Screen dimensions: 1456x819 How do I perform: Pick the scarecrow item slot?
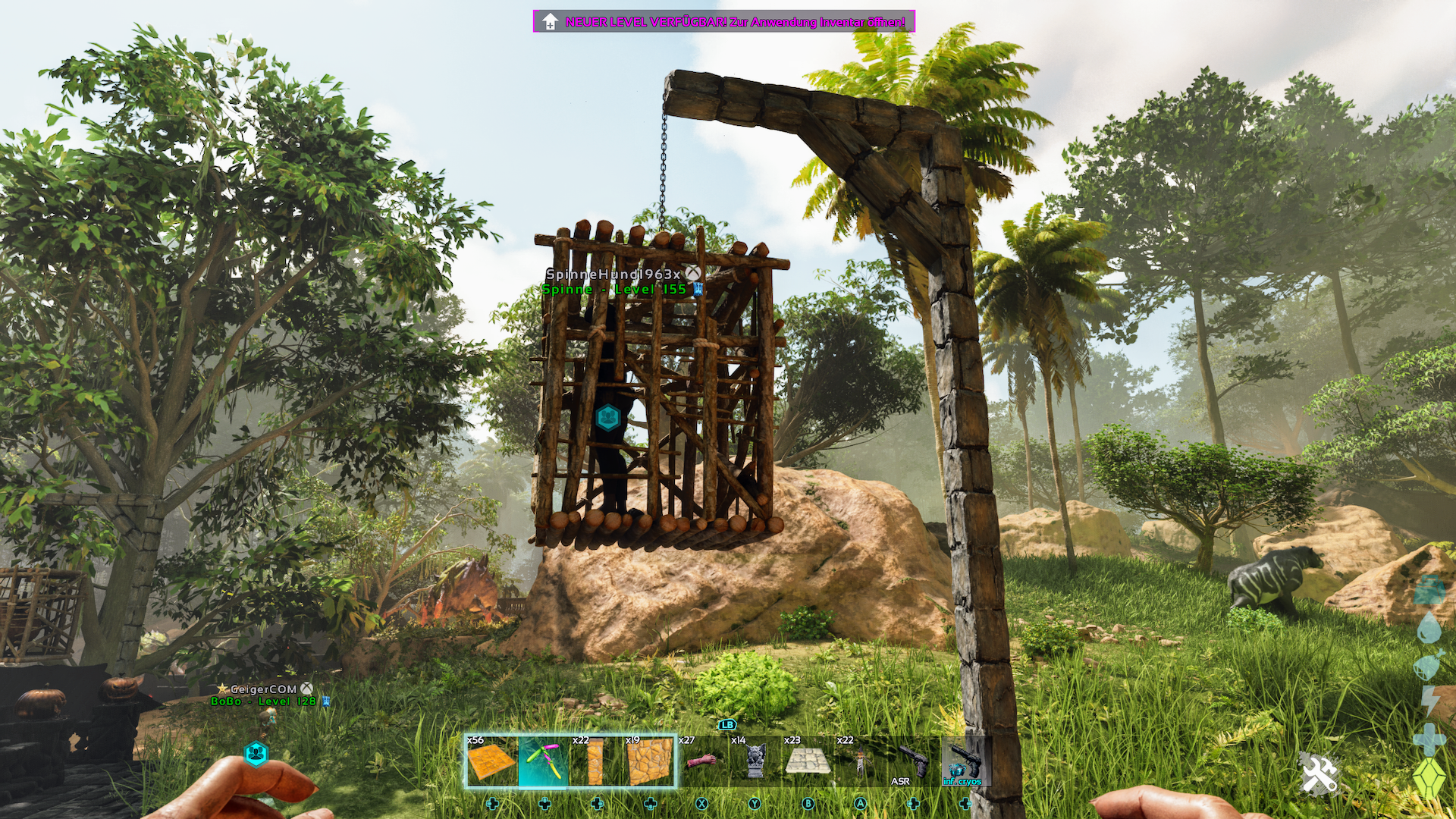[x=860, y=761]
